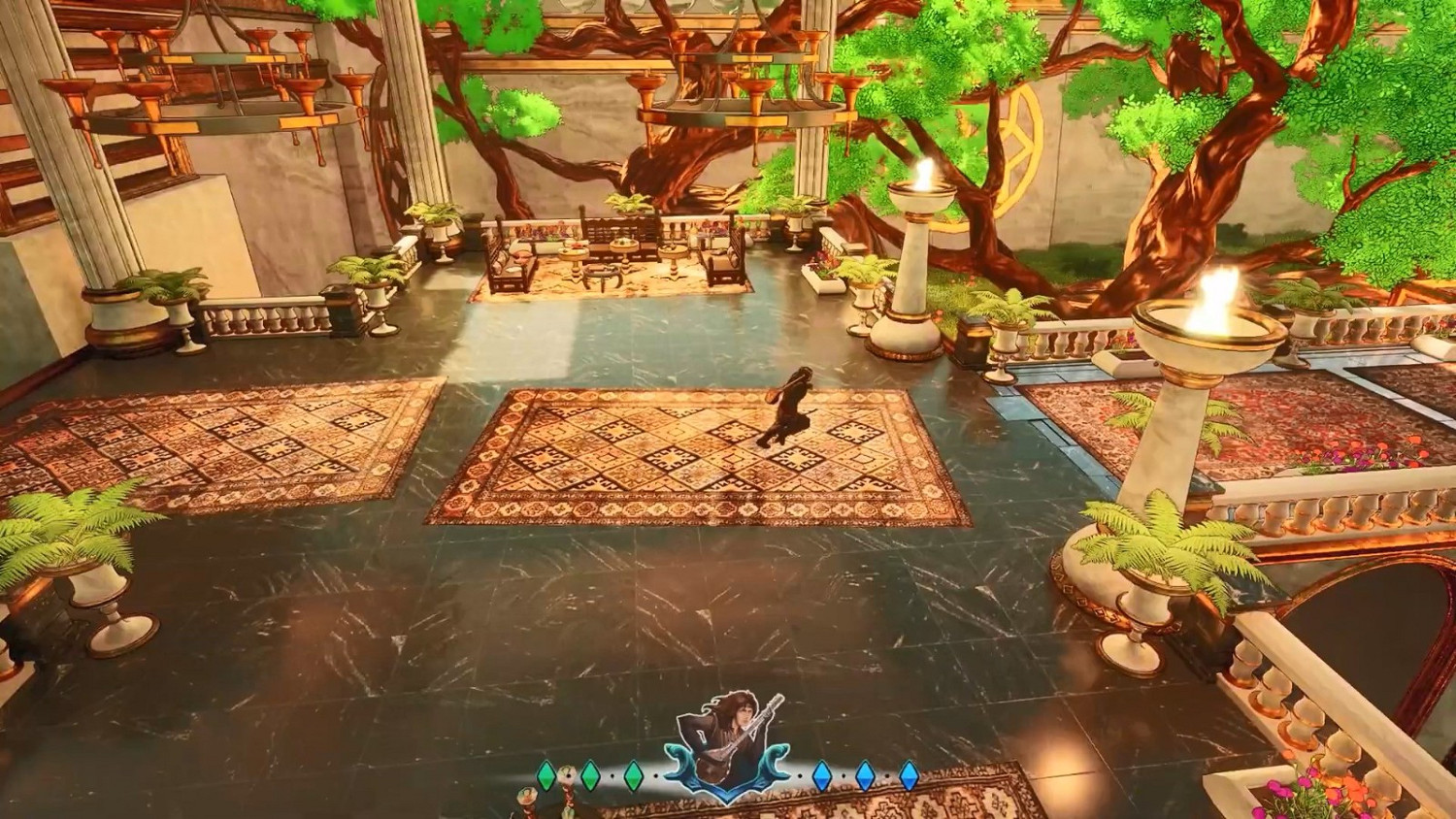1456x819 pixels.
Task: Select the first blue mana diamond
Action: pos(822,774)
